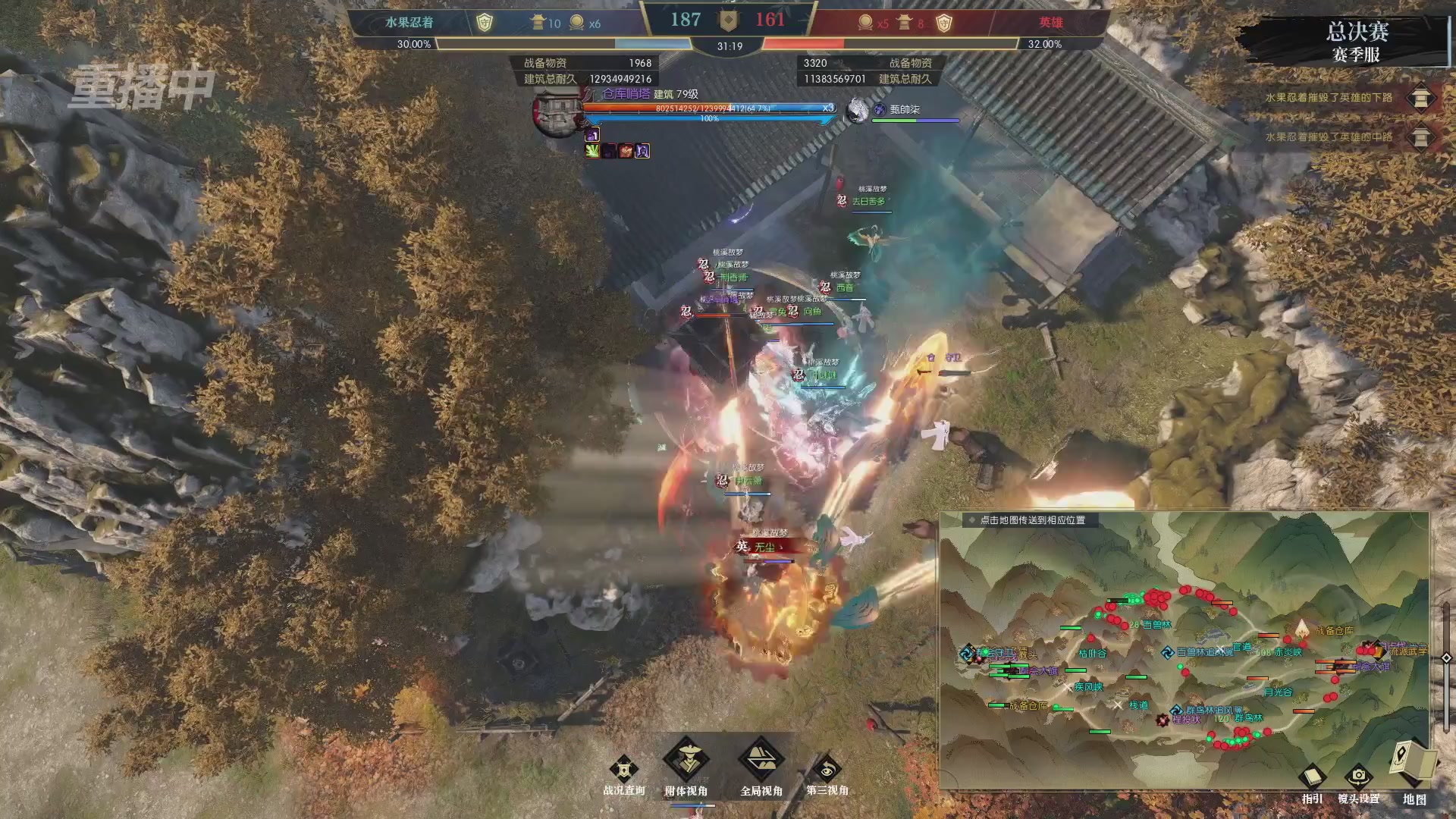Teleport to 百兽林追风翼 marker on map
The height and width of the screenshot is (819, 1456).
[x=1169, y=652]
